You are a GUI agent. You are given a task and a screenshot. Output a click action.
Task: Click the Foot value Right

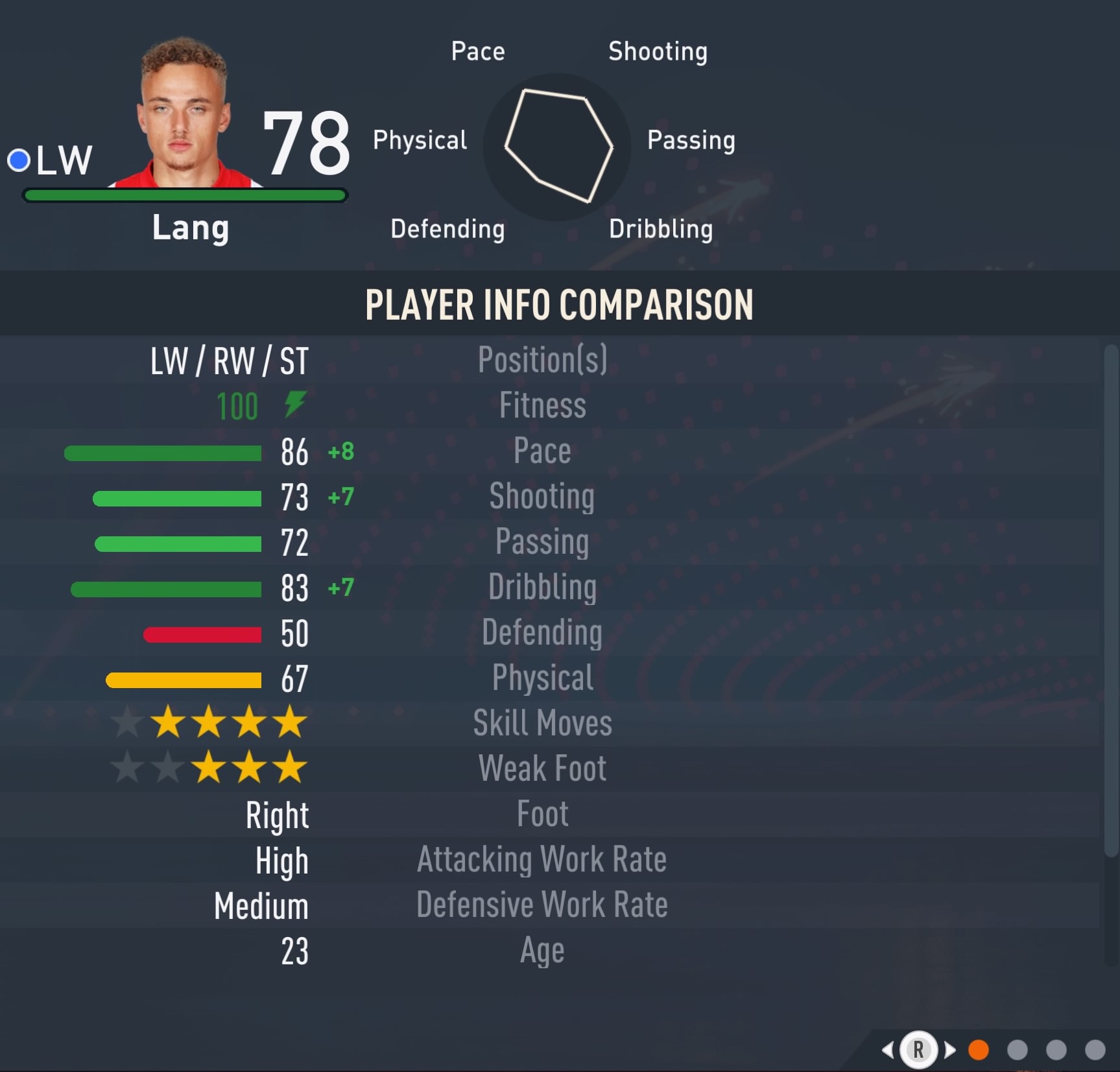278,815
